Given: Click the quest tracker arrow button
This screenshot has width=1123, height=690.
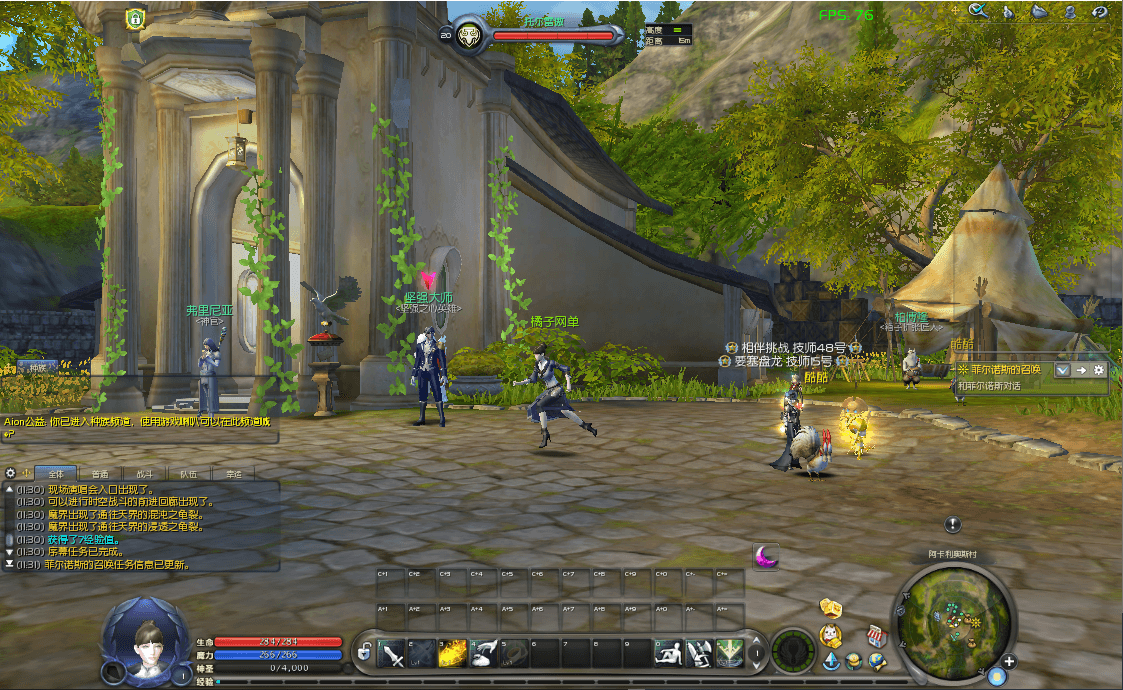Looking at the screenshot, I should click(1081, 370).
